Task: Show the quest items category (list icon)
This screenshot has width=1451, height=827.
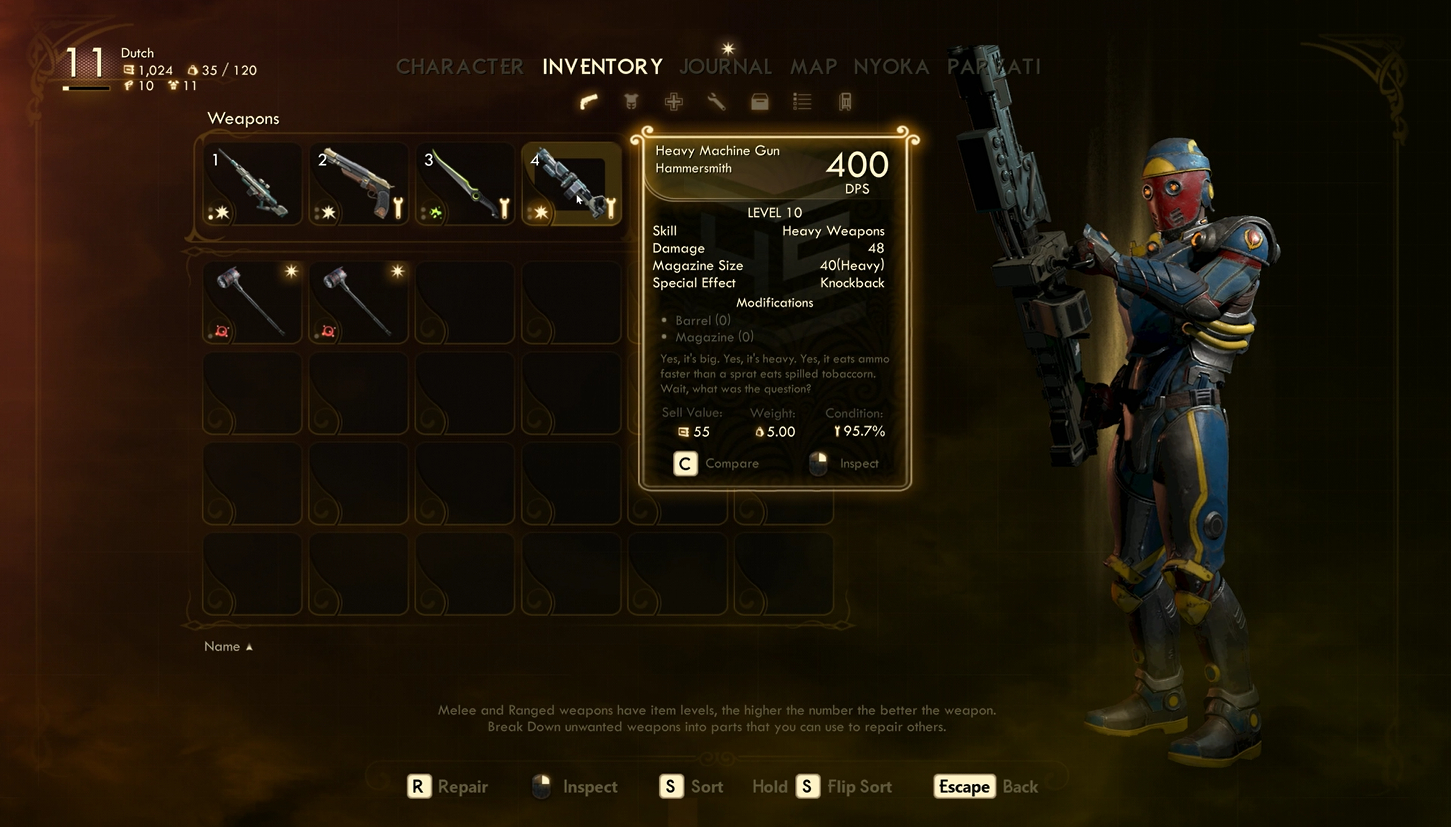Action: point(802,101)
